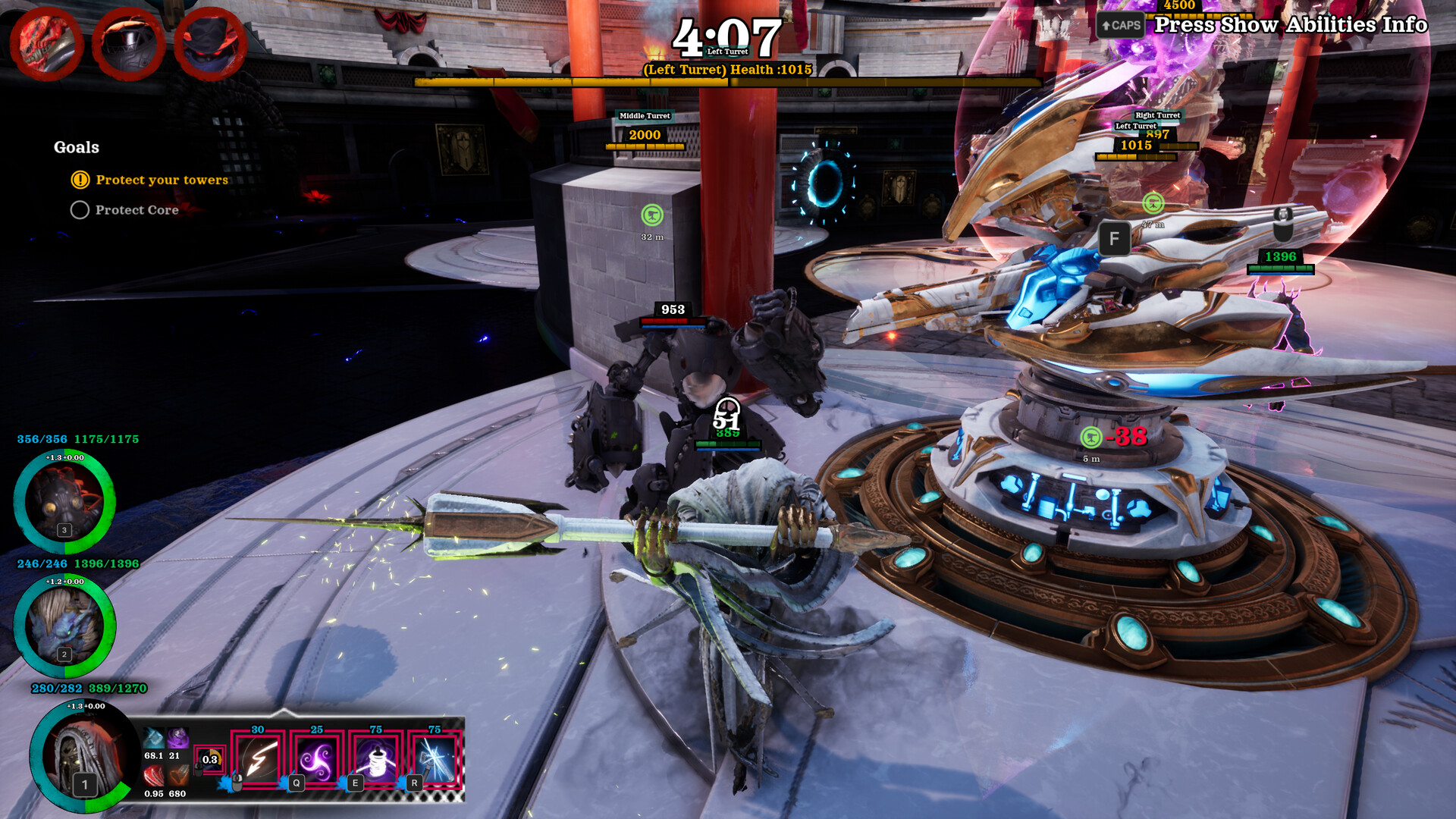The width and height of the screenshot is (1456, 819).
Task: Click the green marker below the Left Turret label
Action: (1153, 202)
